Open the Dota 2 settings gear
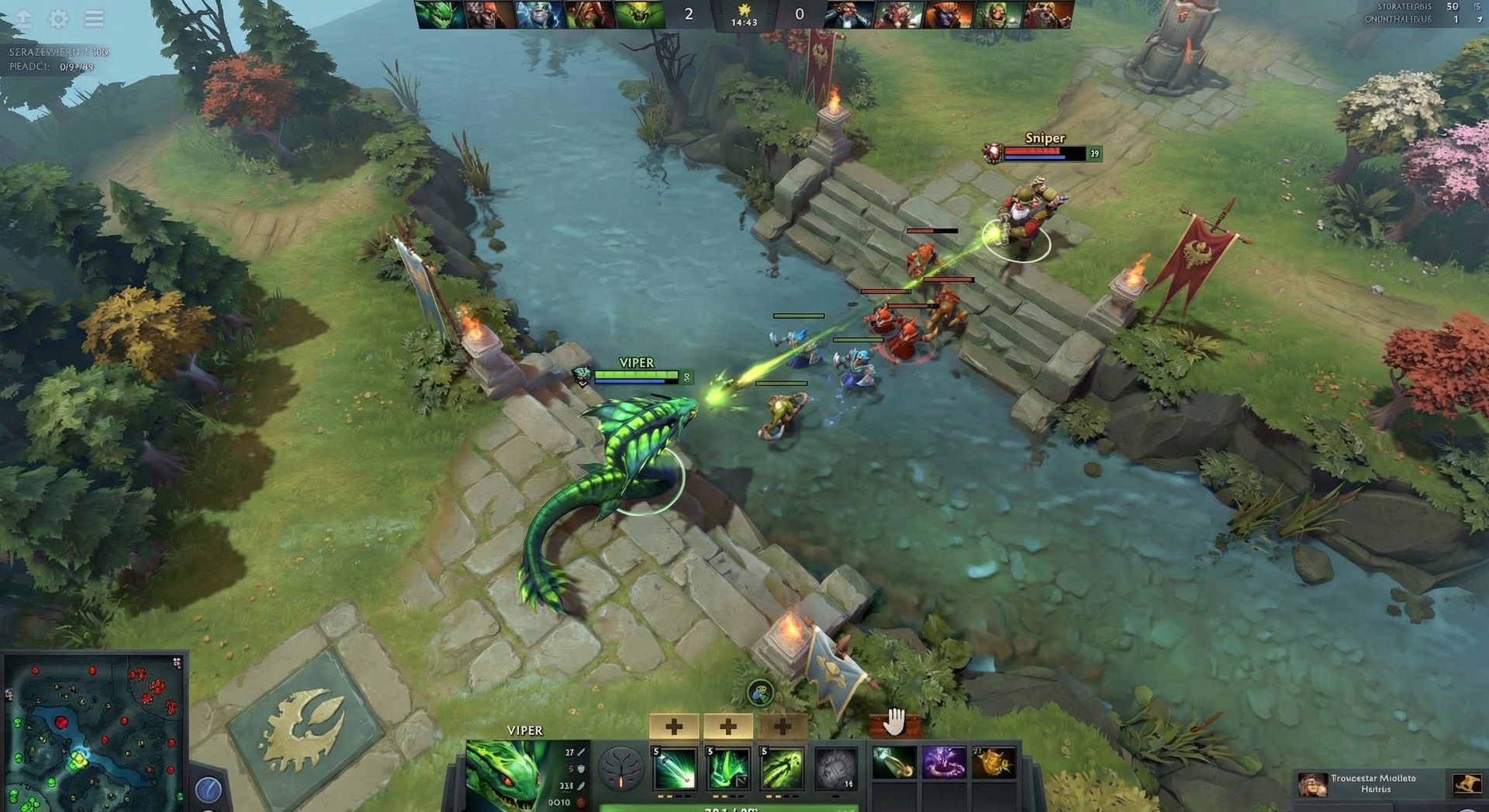The height and width of the screenshot is (812, 1489). (57, 19)
